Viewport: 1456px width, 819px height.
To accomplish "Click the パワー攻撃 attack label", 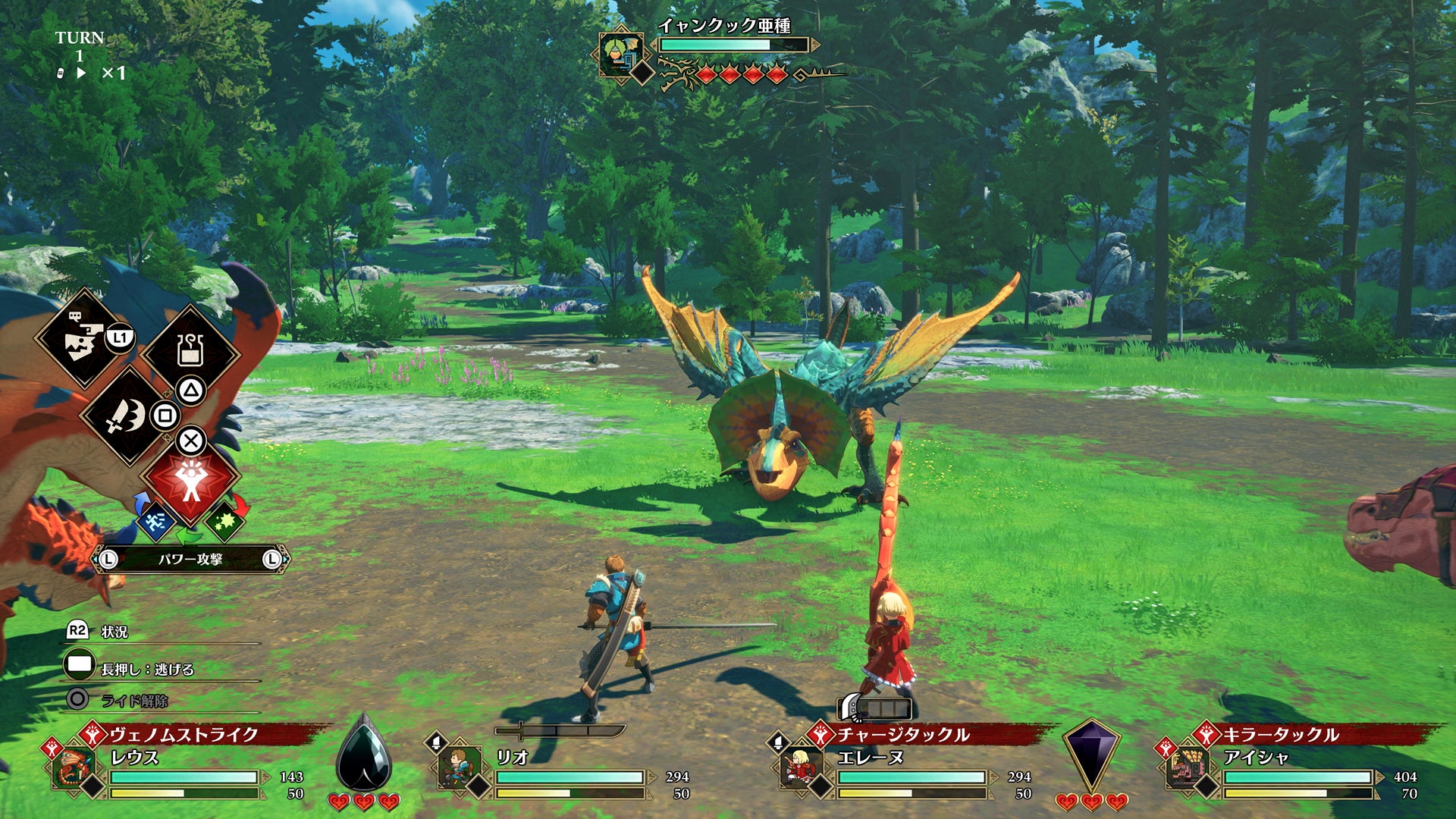I will pos(190,560).
